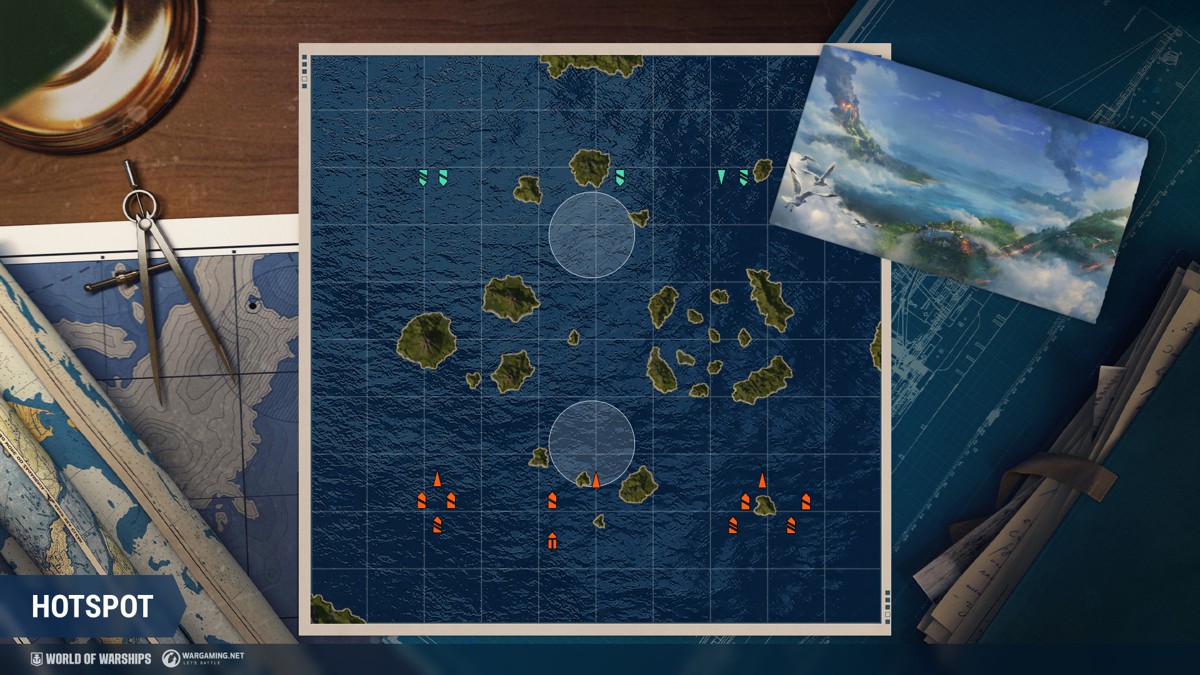This screenshot has width=1200, height=675.
Task: Click the World of Warships logo
Action: point(91,659)
